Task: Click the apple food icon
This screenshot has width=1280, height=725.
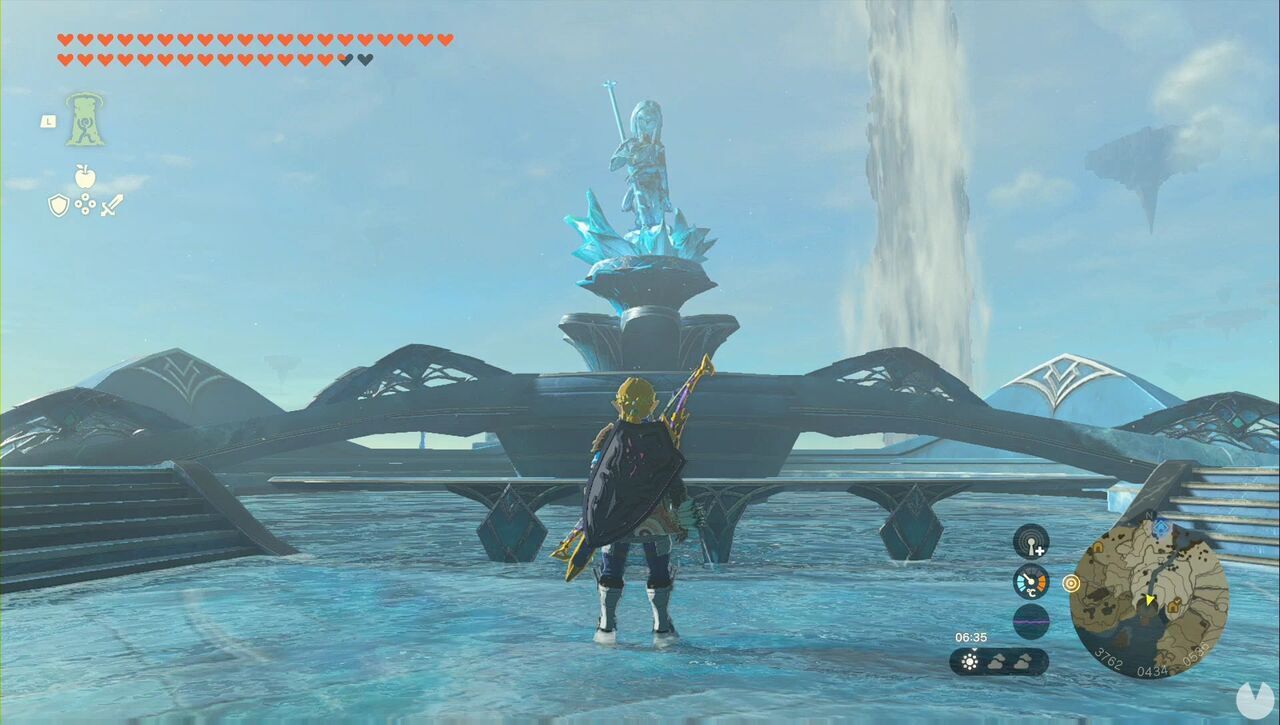Action: click(x=85, y=178)
